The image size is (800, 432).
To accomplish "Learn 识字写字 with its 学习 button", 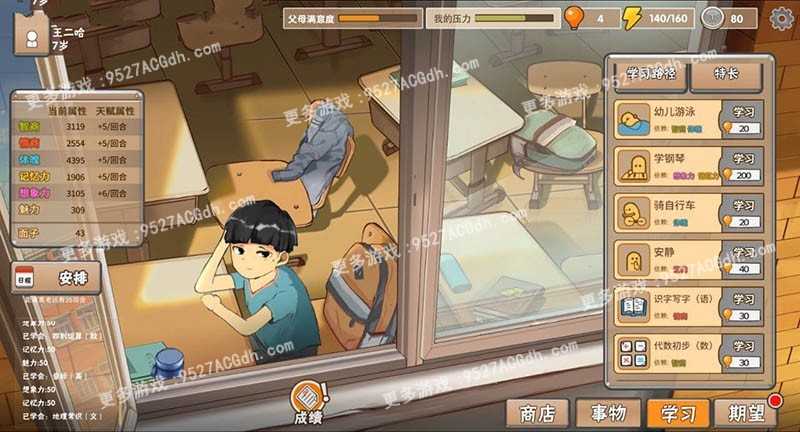I will tap(743, 299).
